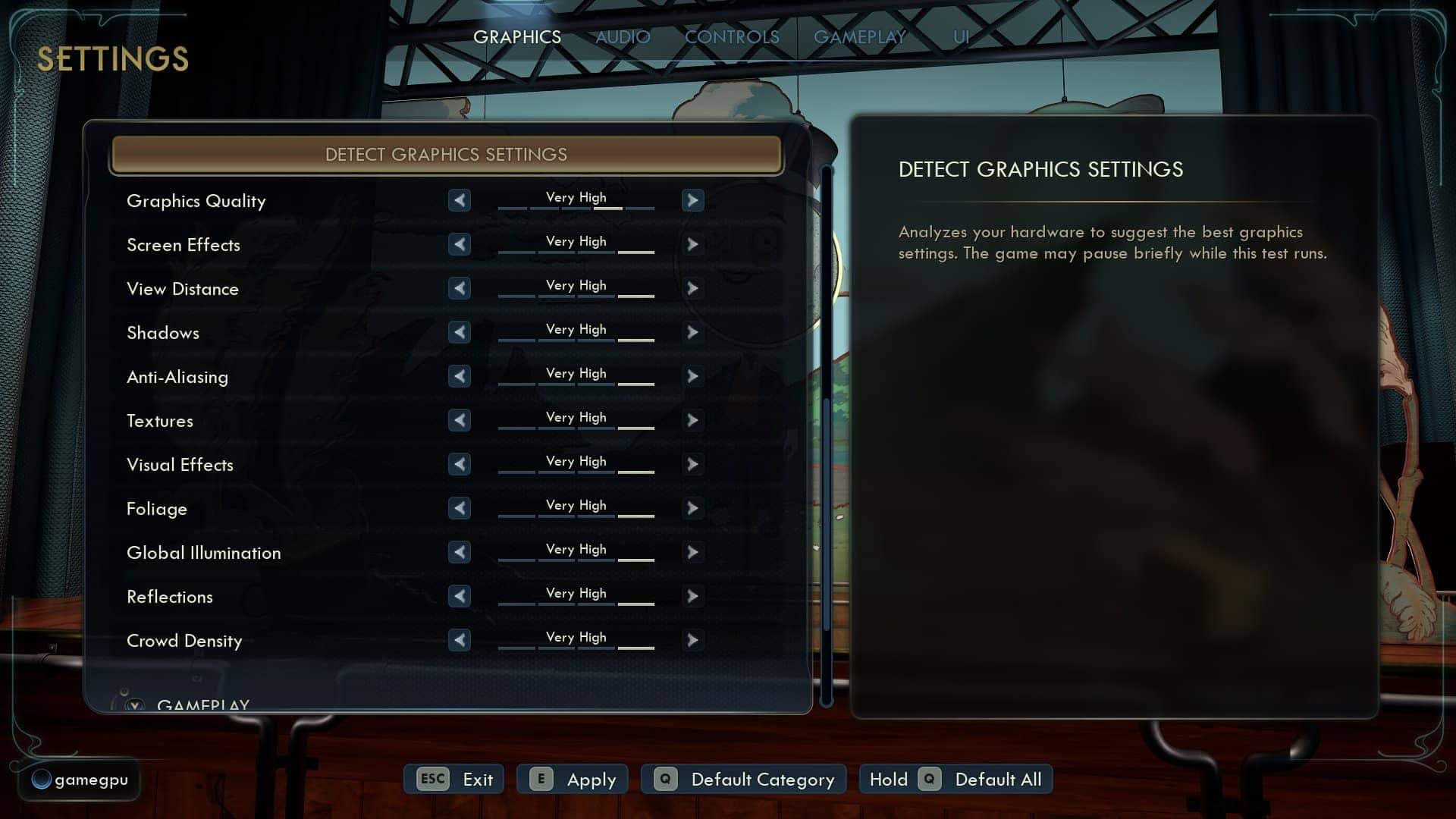Run Detect Graphics Settings
The width and height of the screenshot is (1456, 819).
click(x=446, y=155)
